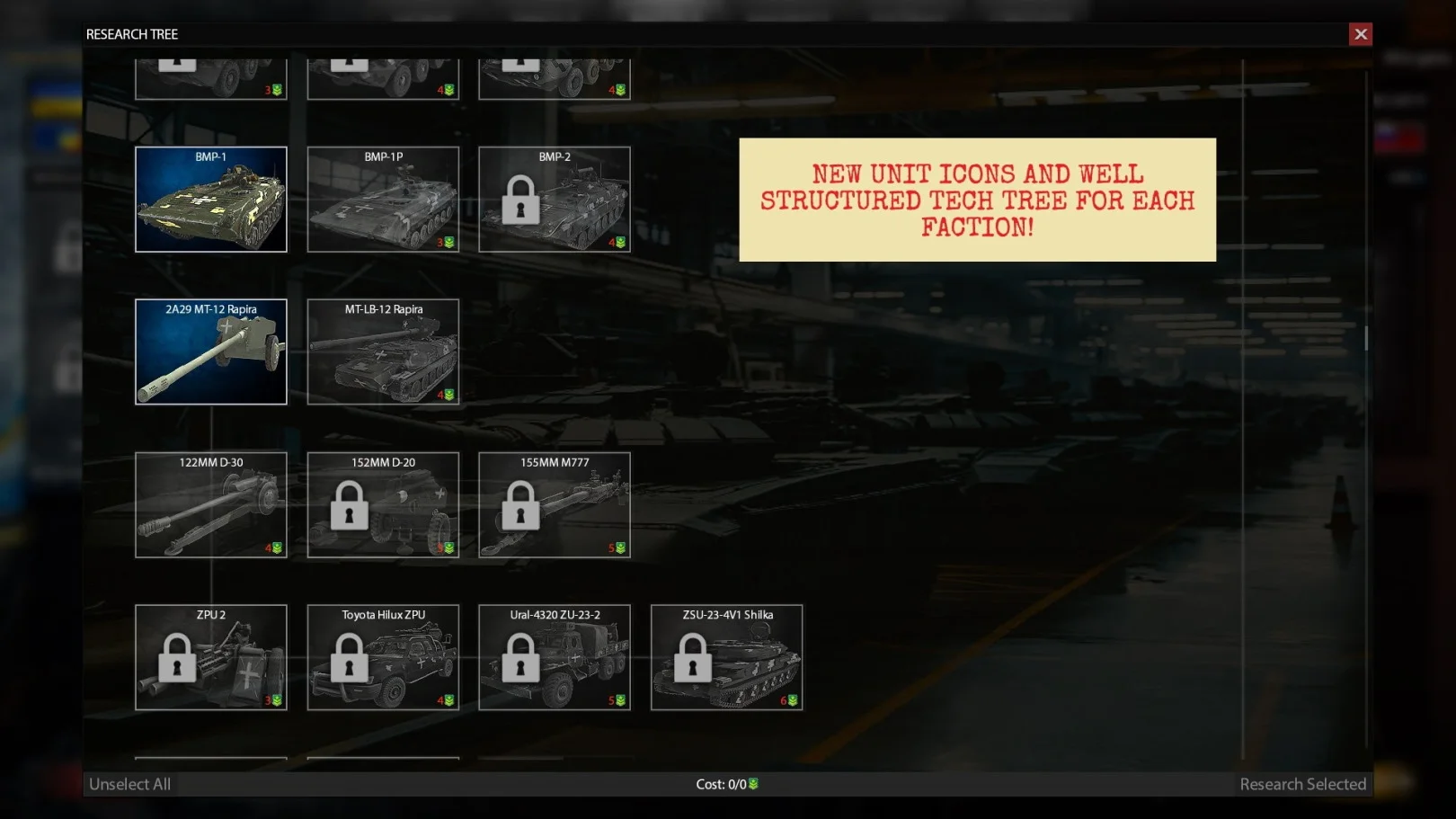Select the ZPU 2 anti-air tile
Viewport: 1456px width, 819px height.
(x=211, y=657)
